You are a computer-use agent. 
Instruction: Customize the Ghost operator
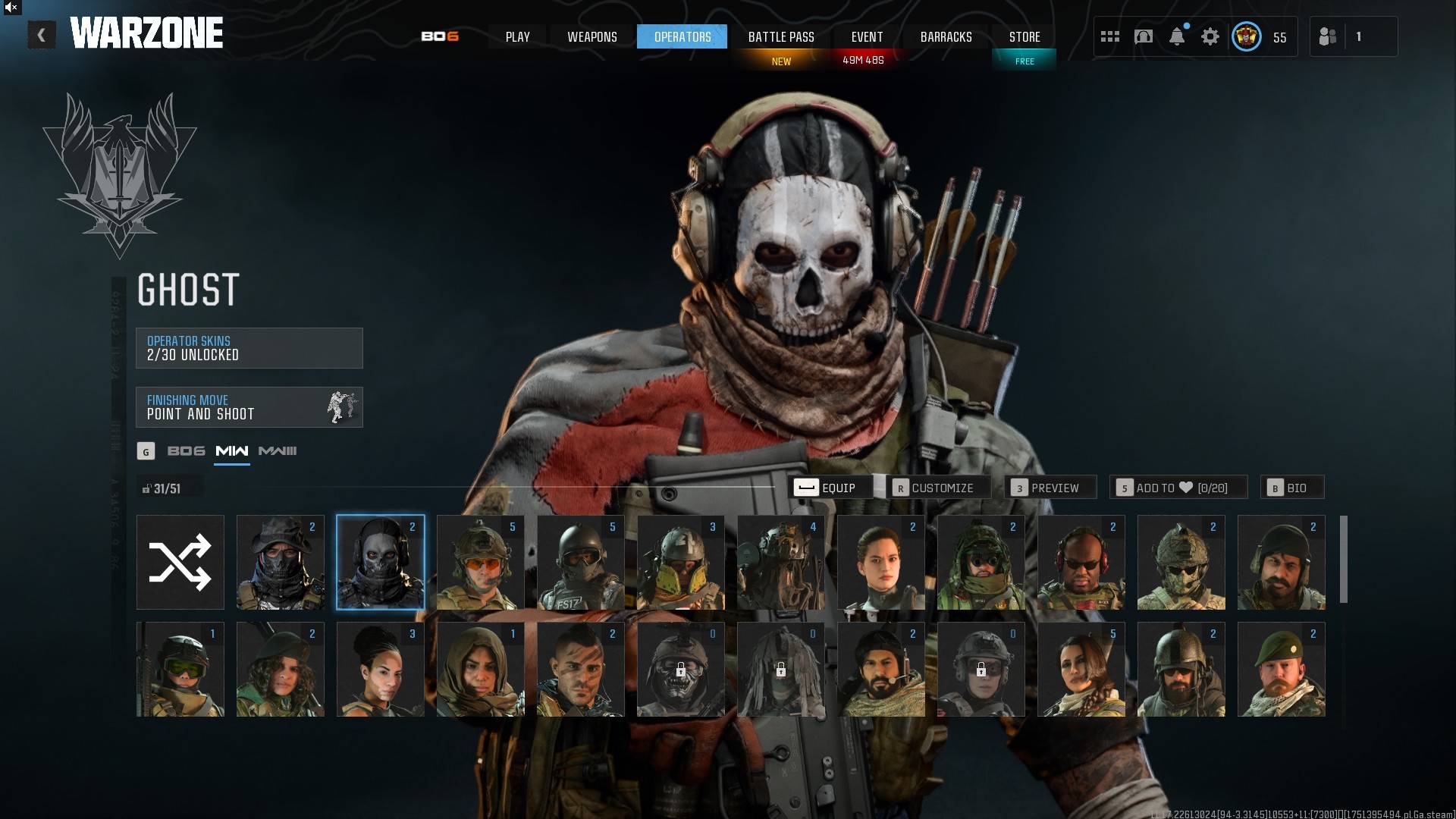pos(937,488)
